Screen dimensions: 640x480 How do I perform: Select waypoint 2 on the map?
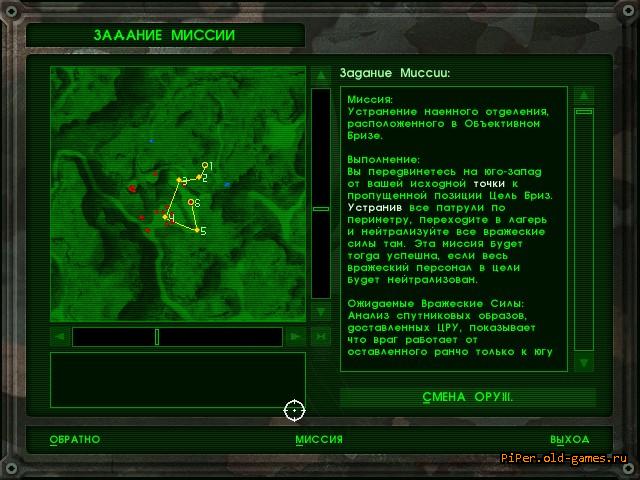point(200,178)
